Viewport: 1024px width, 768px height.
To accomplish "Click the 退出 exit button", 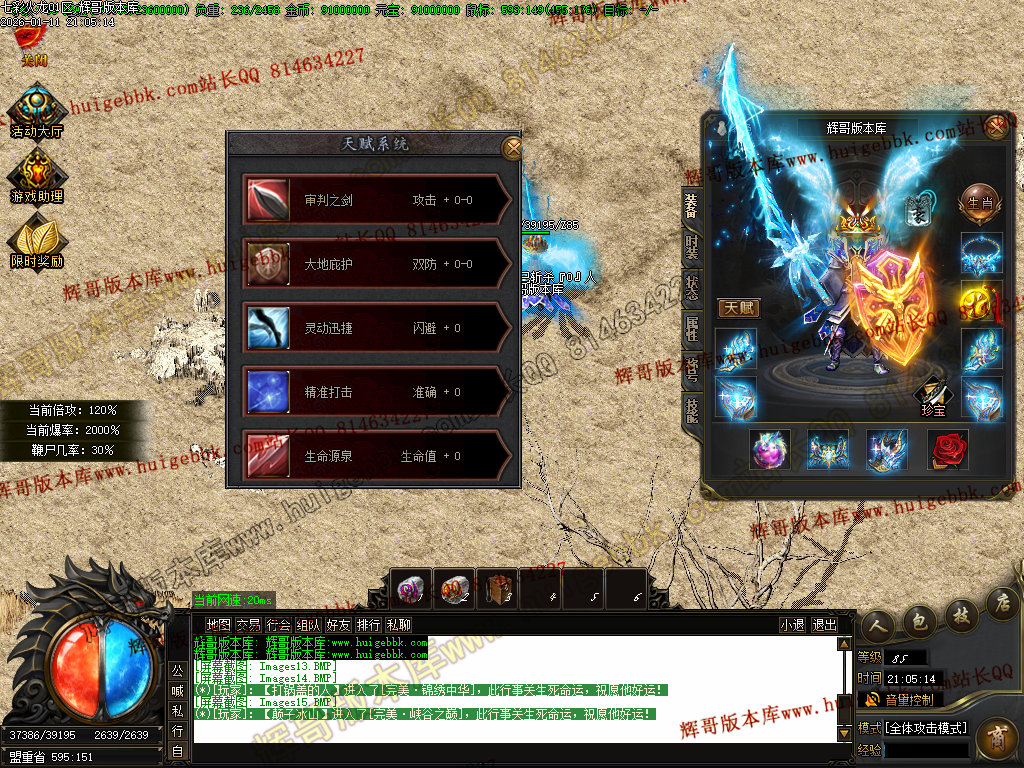I will coord(825,624).
